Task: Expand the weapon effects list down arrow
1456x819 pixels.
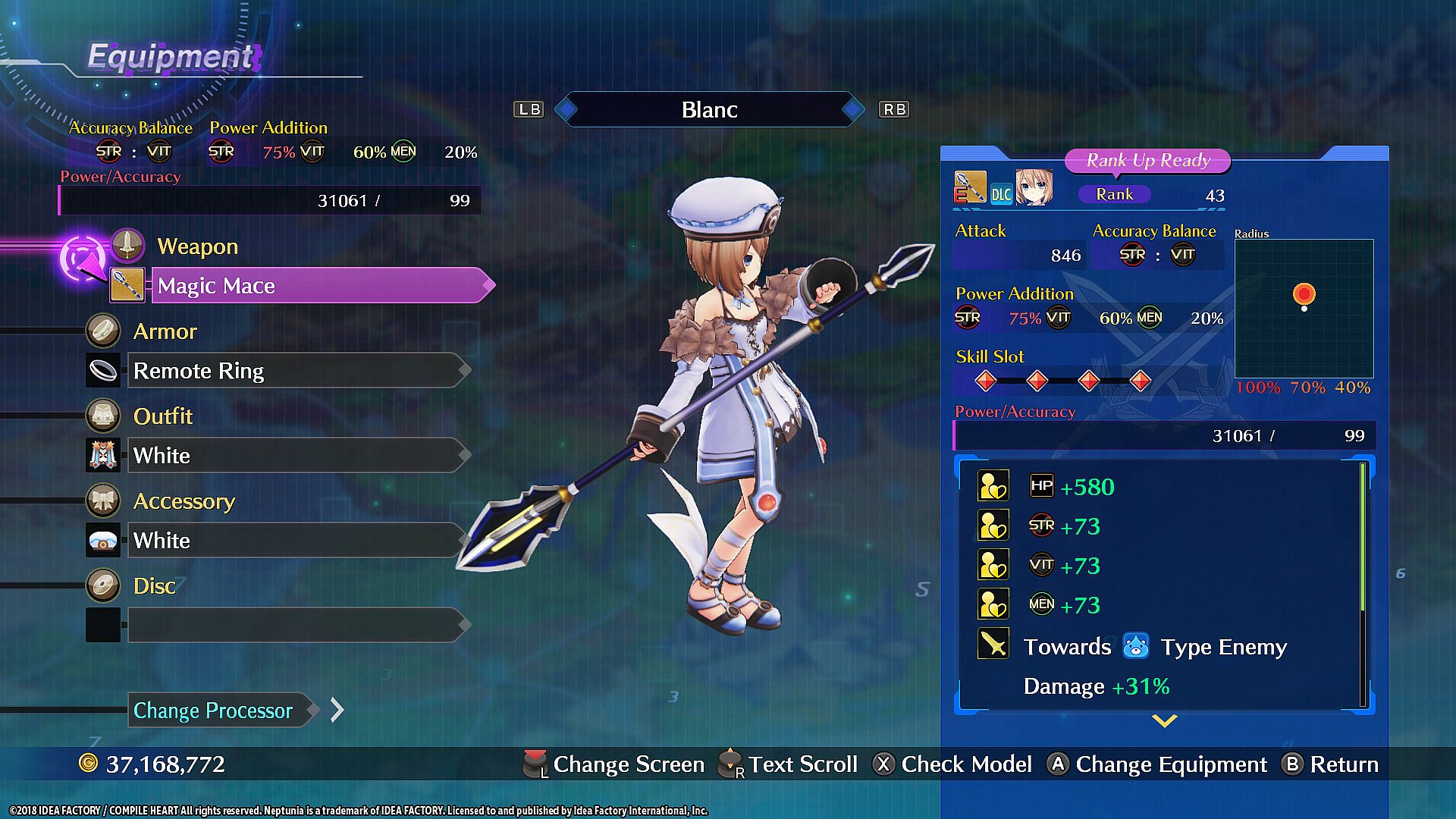Action: point(1164,720)
